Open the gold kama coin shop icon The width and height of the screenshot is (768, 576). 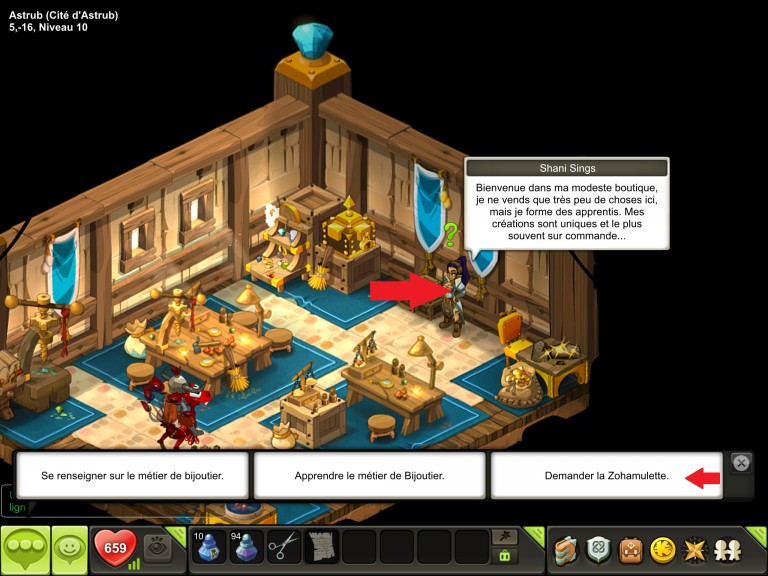coord(662,549)
